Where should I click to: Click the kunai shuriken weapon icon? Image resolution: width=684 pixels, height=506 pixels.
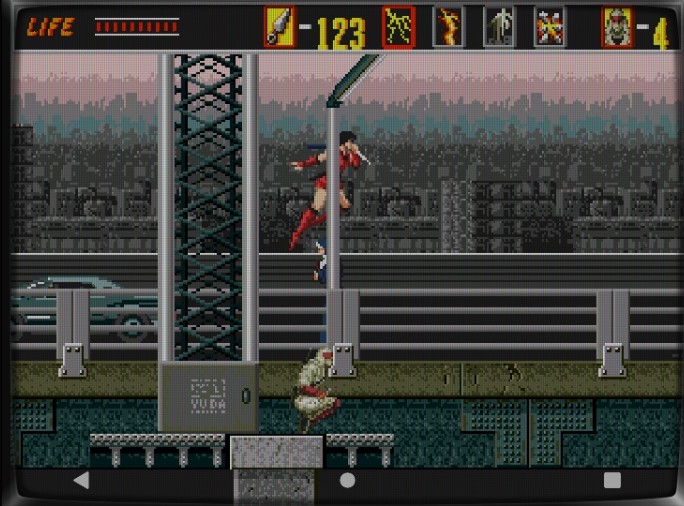coord(279,27)
